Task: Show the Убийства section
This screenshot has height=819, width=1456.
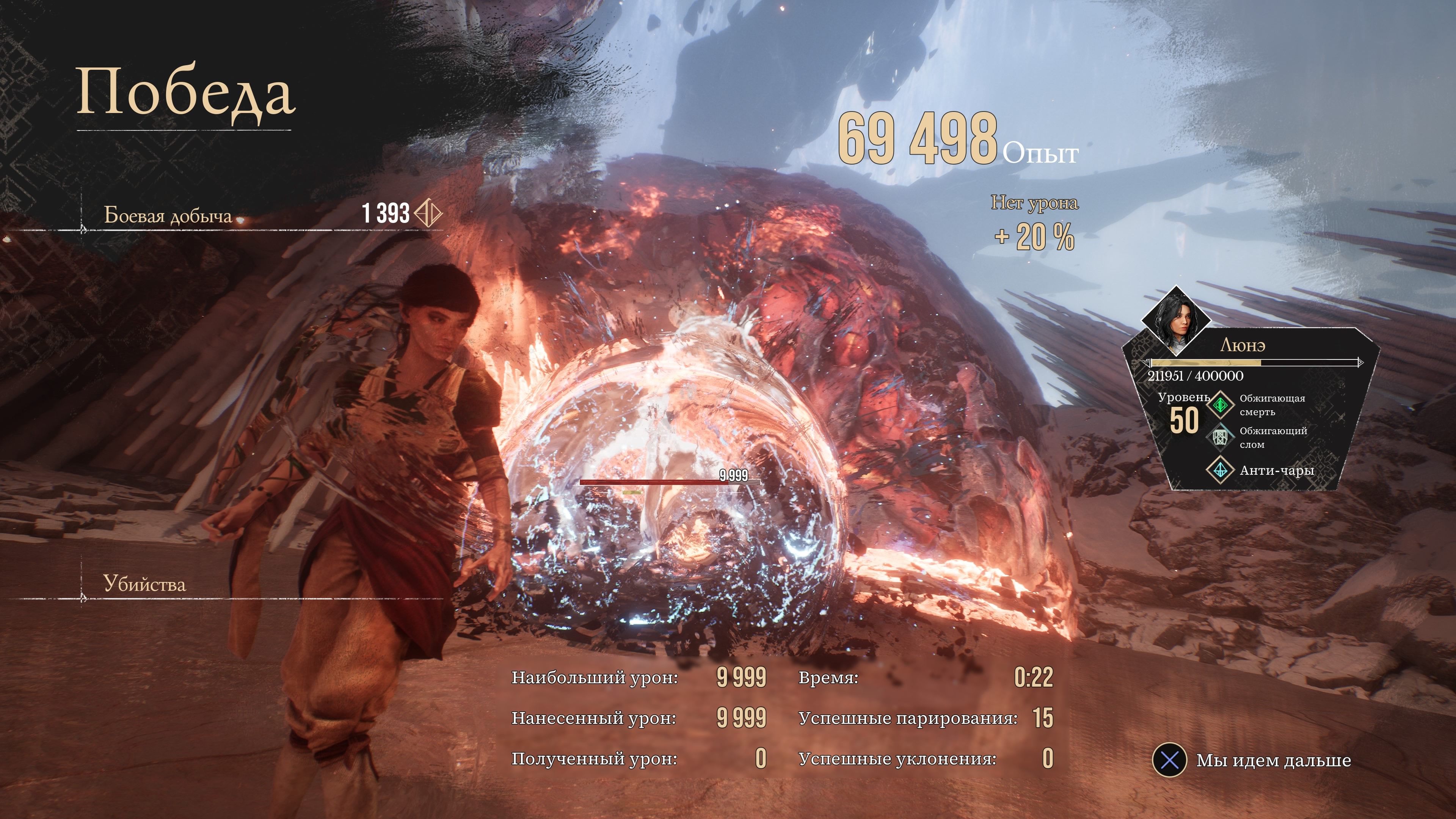Action: click(x=144, y=584)
